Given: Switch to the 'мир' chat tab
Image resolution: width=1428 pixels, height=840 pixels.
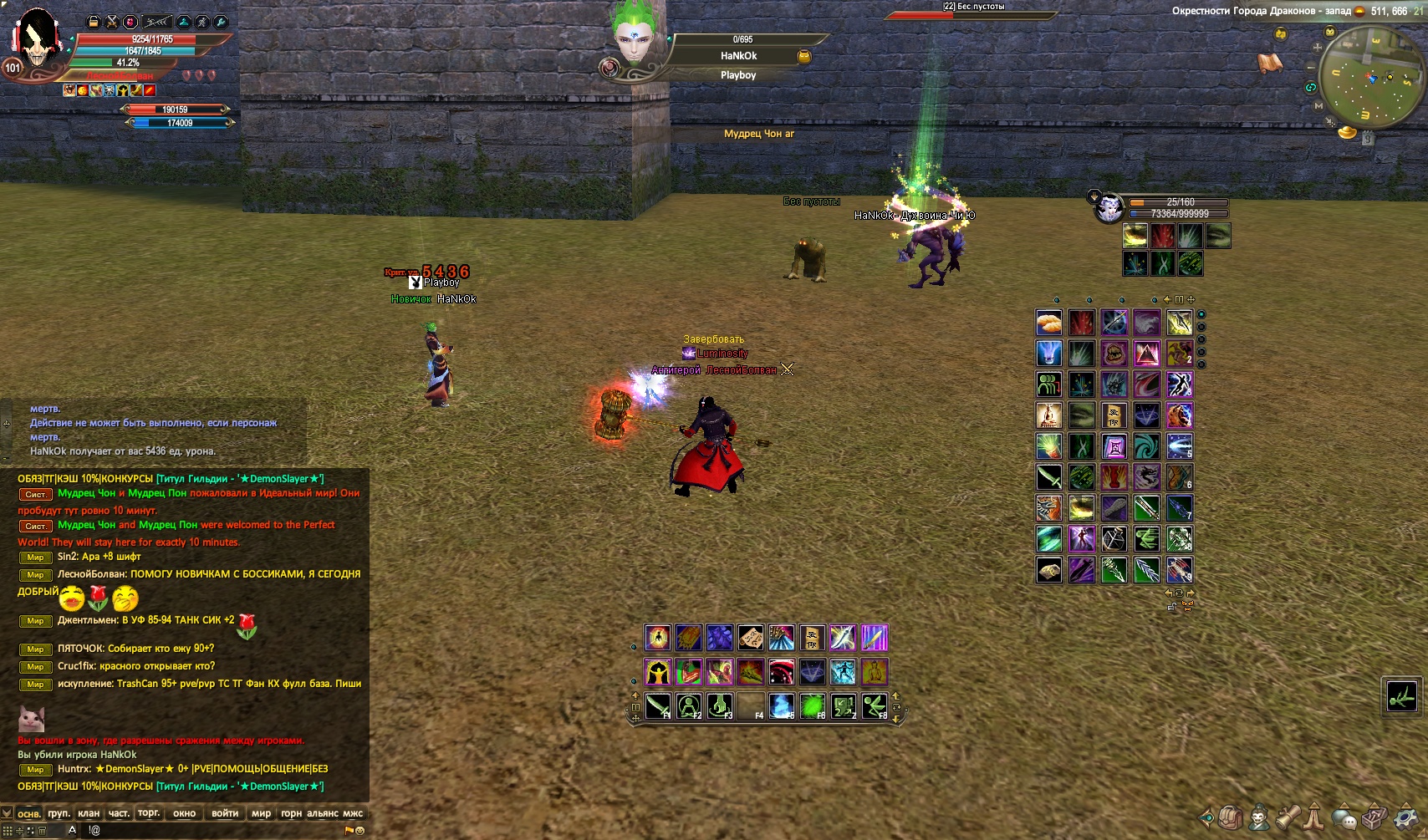Looking at the screenshot, I should pos(261,813).
